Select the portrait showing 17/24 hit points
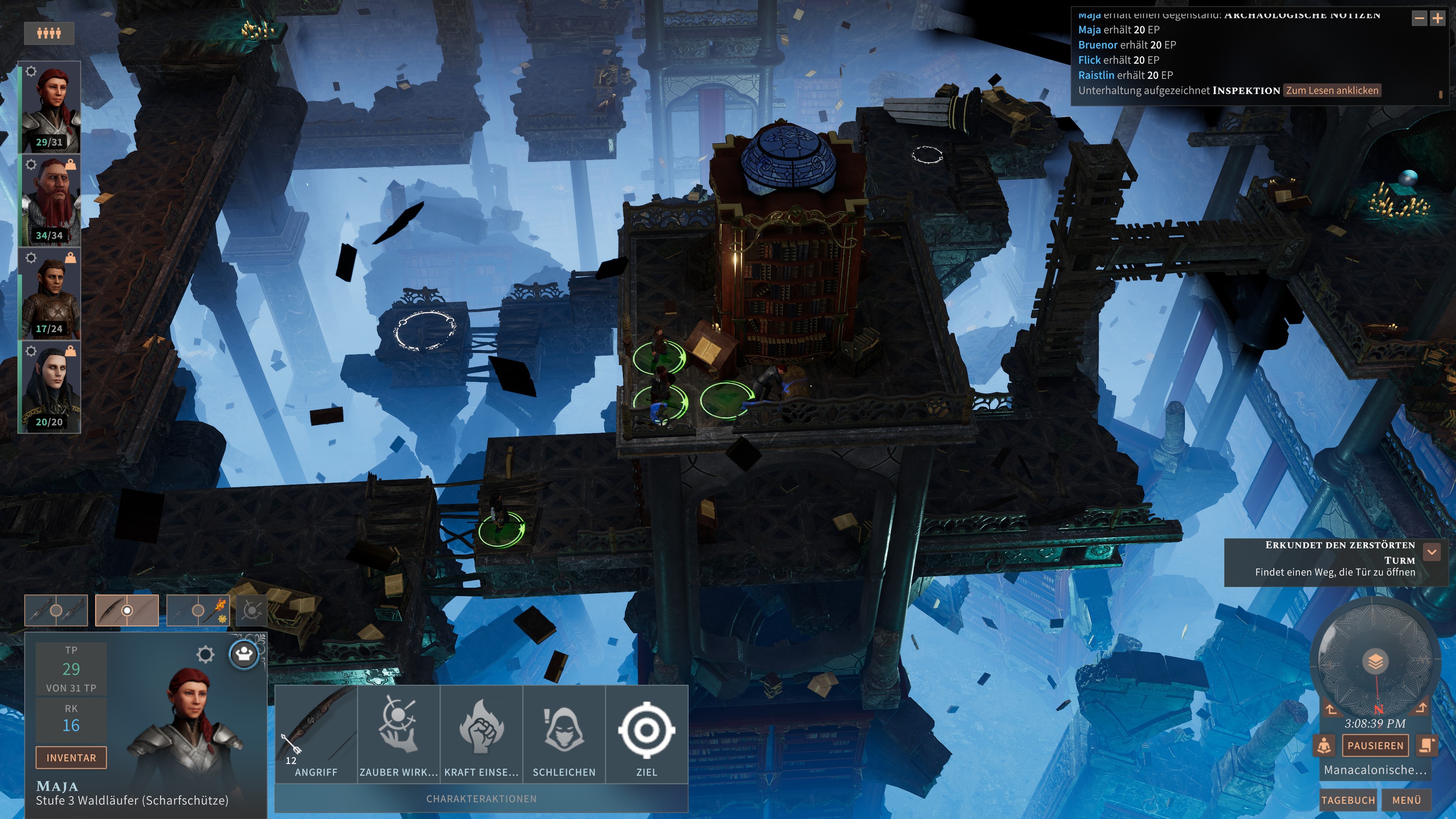The image size is (1456, 819). 50,294
